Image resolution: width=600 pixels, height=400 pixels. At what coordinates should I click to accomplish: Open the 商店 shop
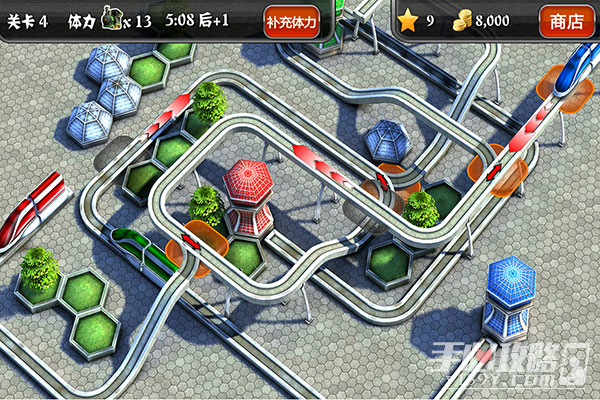tap(567, 21)
